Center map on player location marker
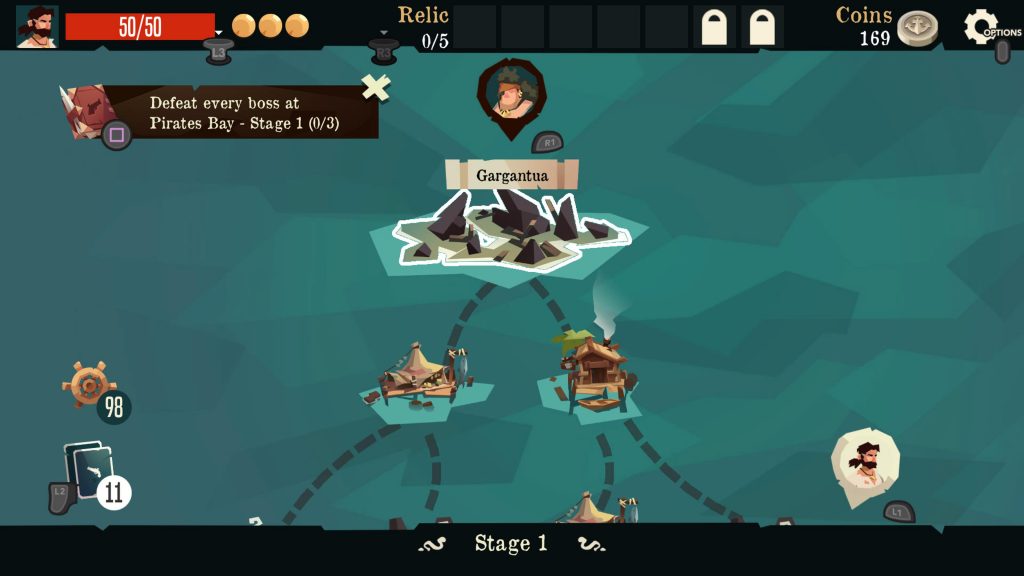Screen dimensions: 1024x576 864,462
